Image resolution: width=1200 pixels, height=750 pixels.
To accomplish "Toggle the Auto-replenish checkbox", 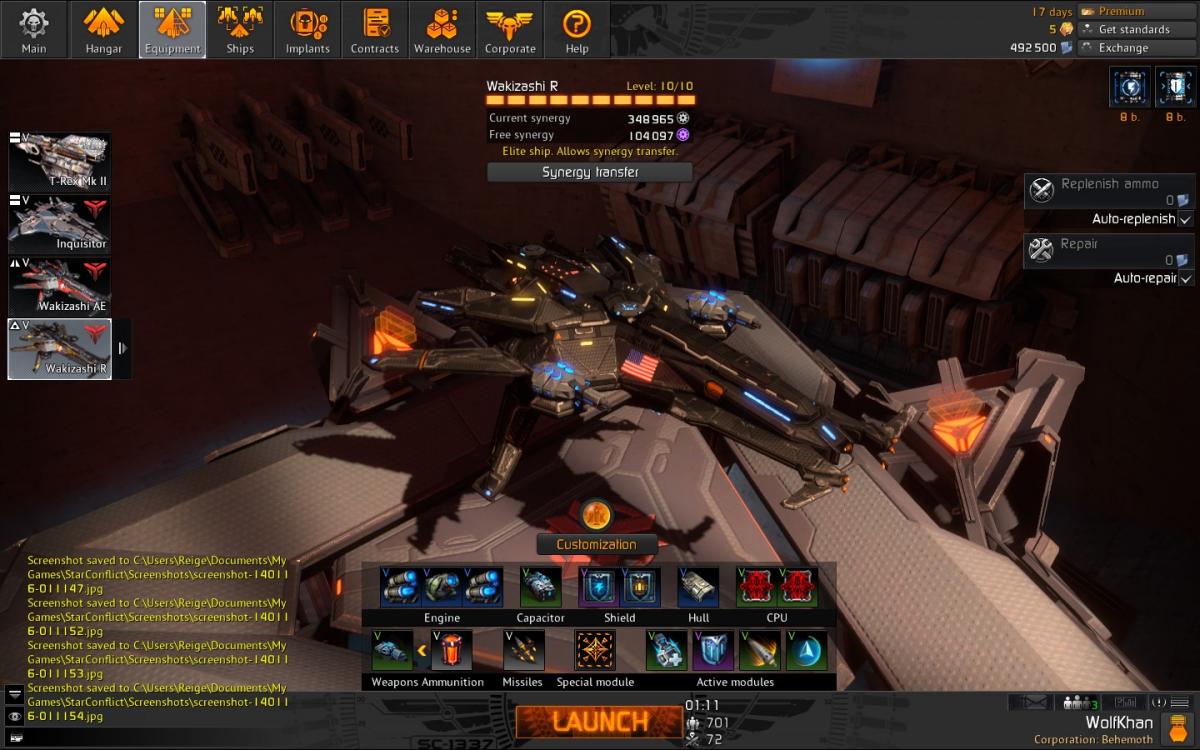I will pyautogui.click(x=1186, y=219).
